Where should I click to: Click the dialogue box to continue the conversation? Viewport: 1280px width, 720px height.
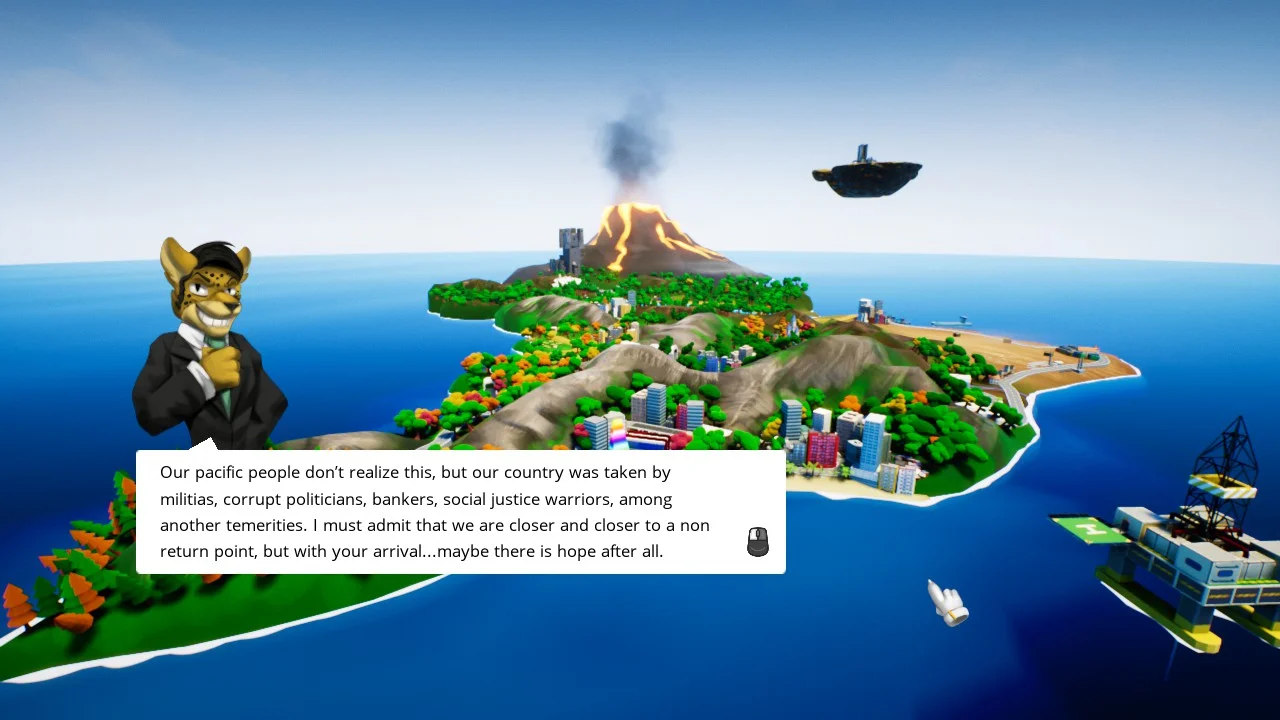tap(460, 512)
